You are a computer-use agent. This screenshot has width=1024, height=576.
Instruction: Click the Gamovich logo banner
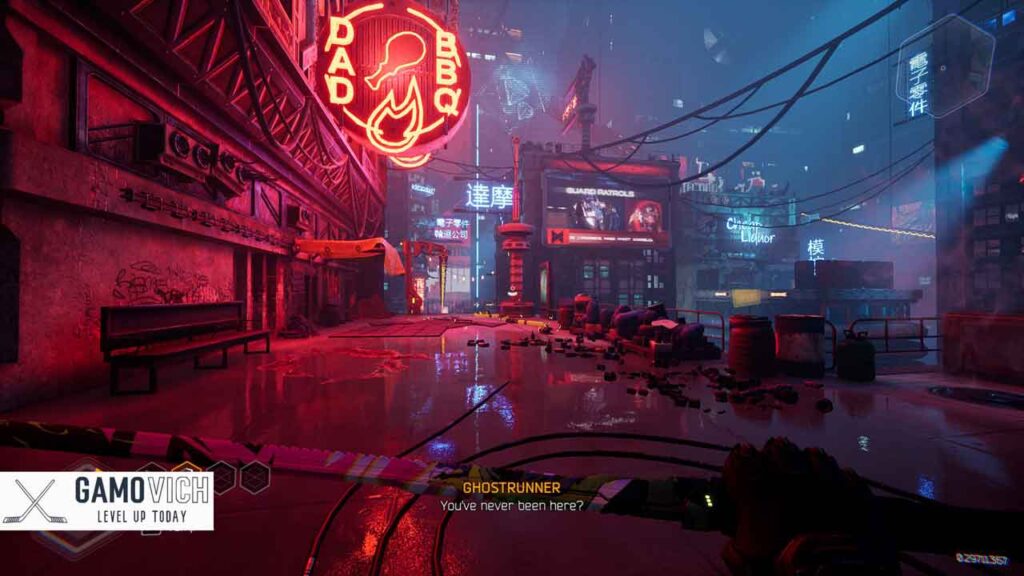tap(107, 501)
